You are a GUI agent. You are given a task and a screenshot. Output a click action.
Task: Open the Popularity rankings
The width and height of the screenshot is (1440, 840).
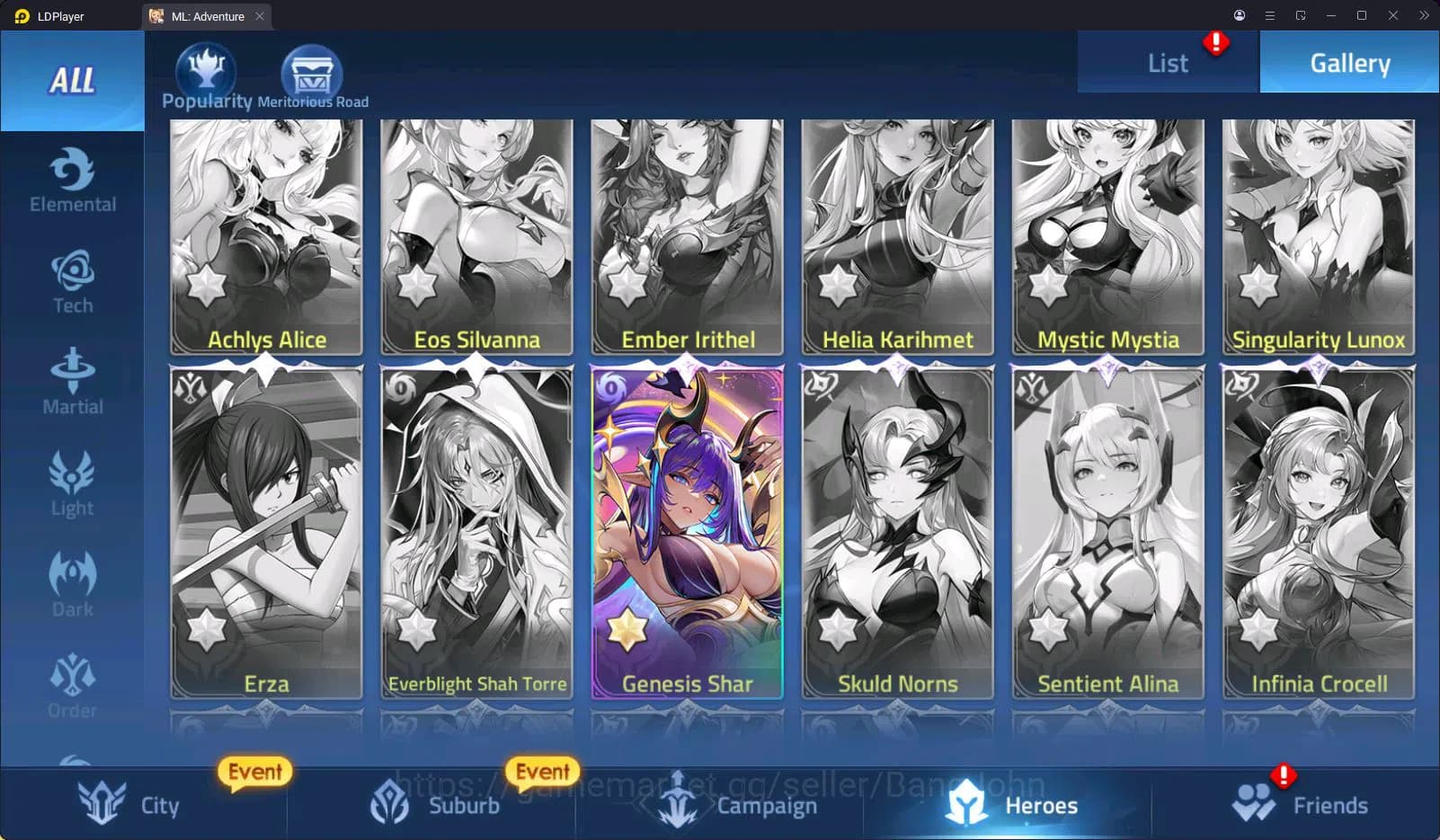[205, 70]
